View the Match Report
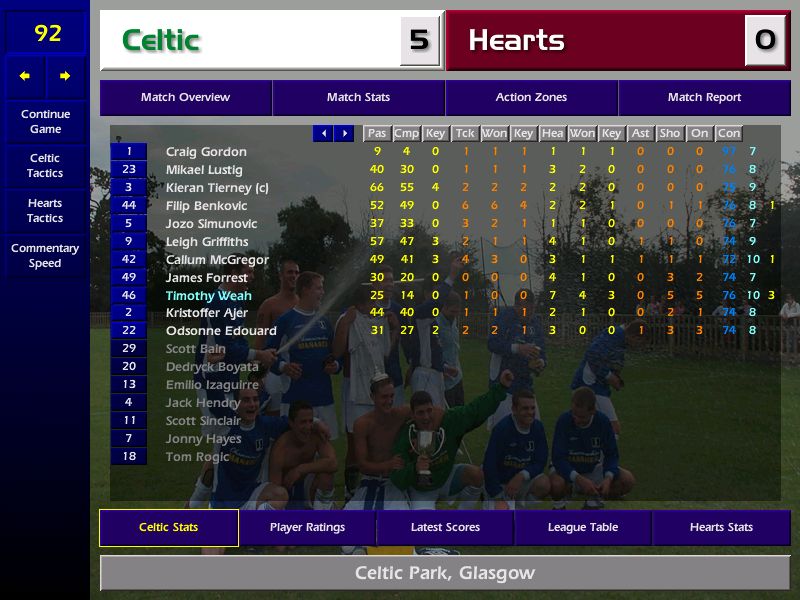 [704, 98]
